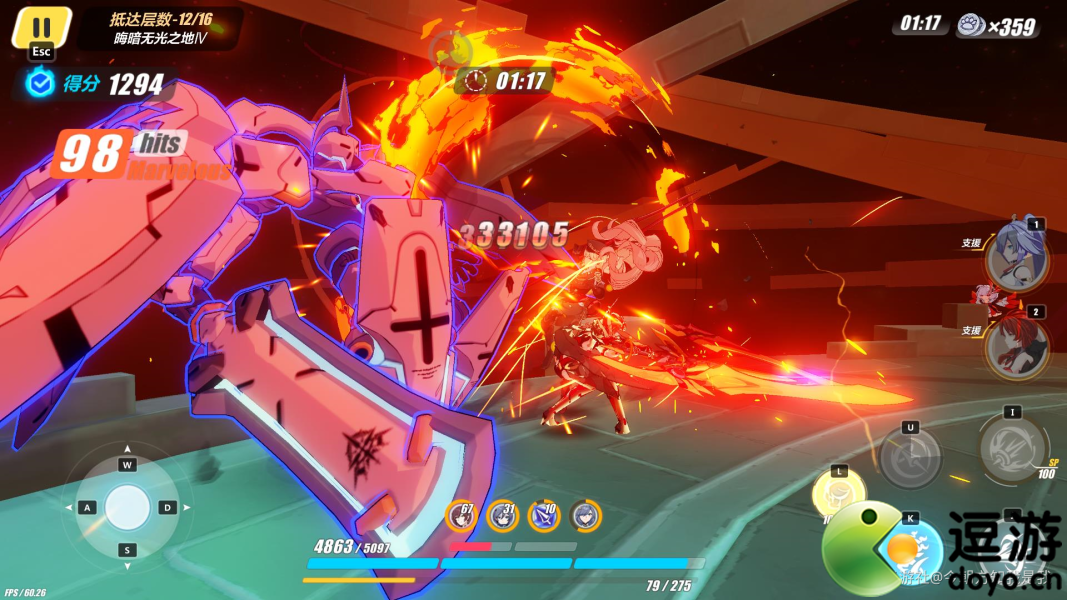
Task: Tap the glowing yellow skill button
Action: coord(838,492)
